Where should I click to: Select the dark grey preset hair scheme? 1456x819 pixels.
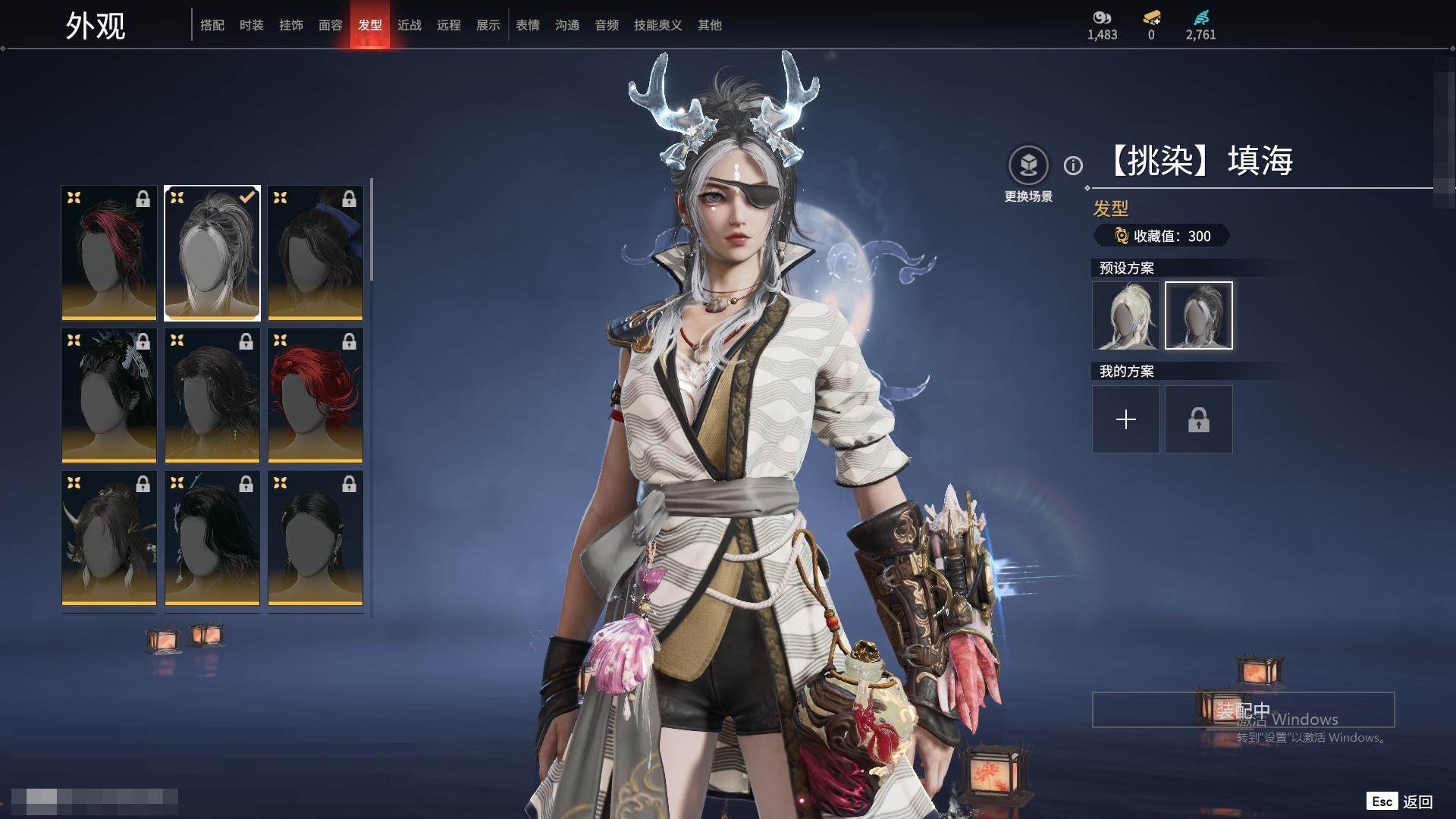pos(1199,315)
